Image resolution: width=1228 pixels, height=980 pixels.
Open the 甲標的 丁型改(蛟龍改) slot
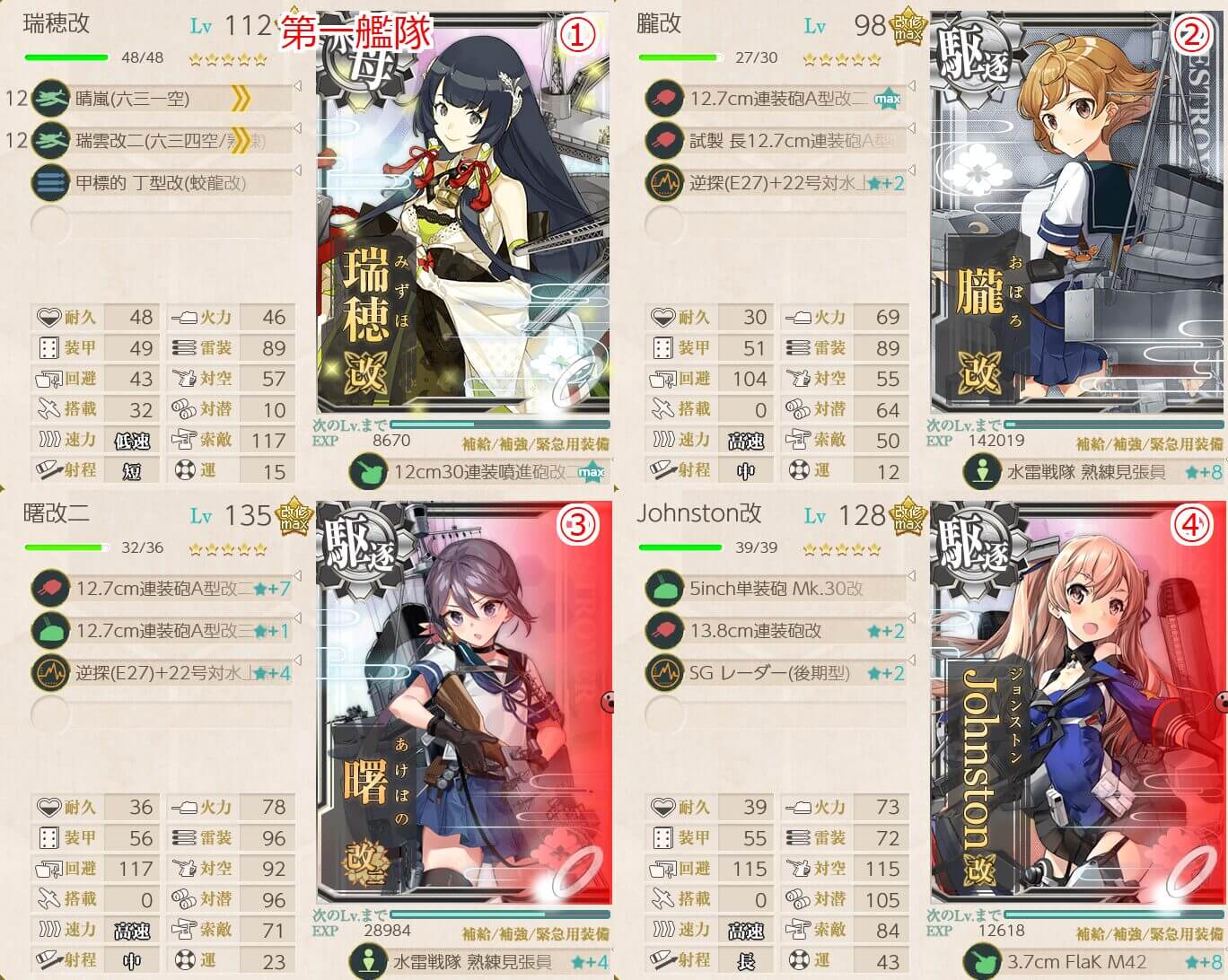[x=162, y=182]
